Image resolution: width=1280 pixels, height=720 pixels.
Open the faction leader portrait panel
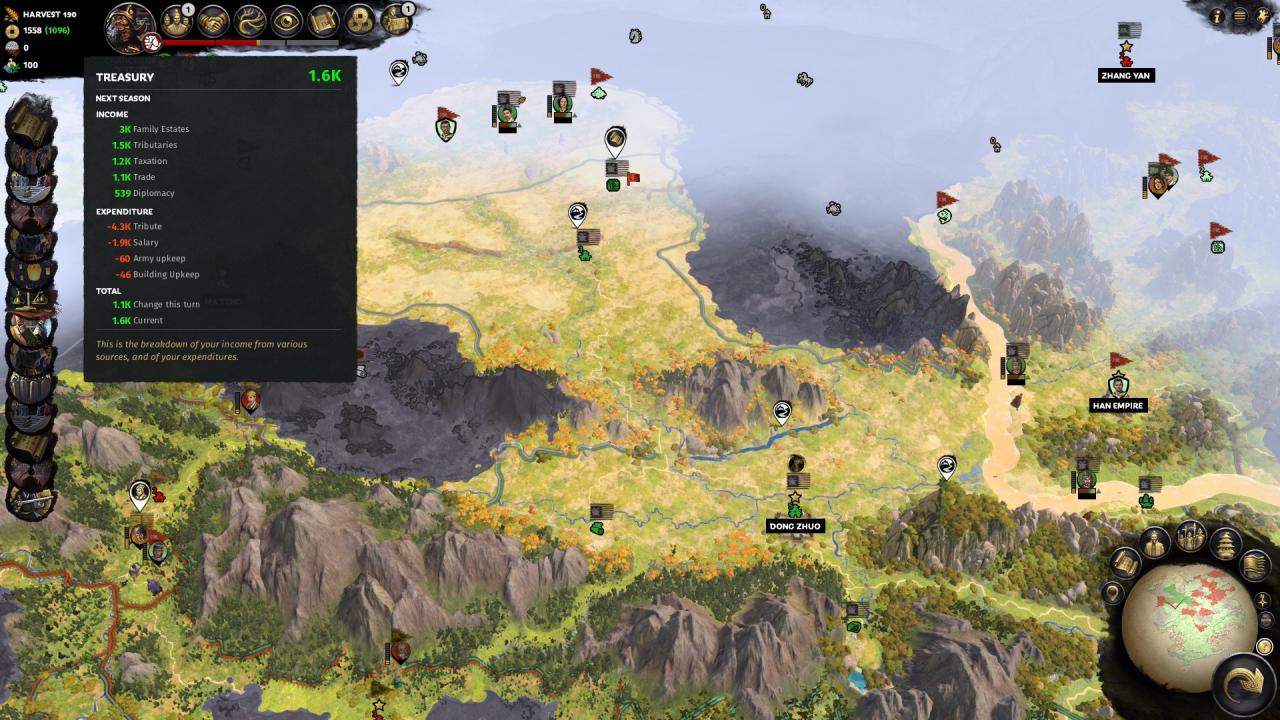coord(130,24)
